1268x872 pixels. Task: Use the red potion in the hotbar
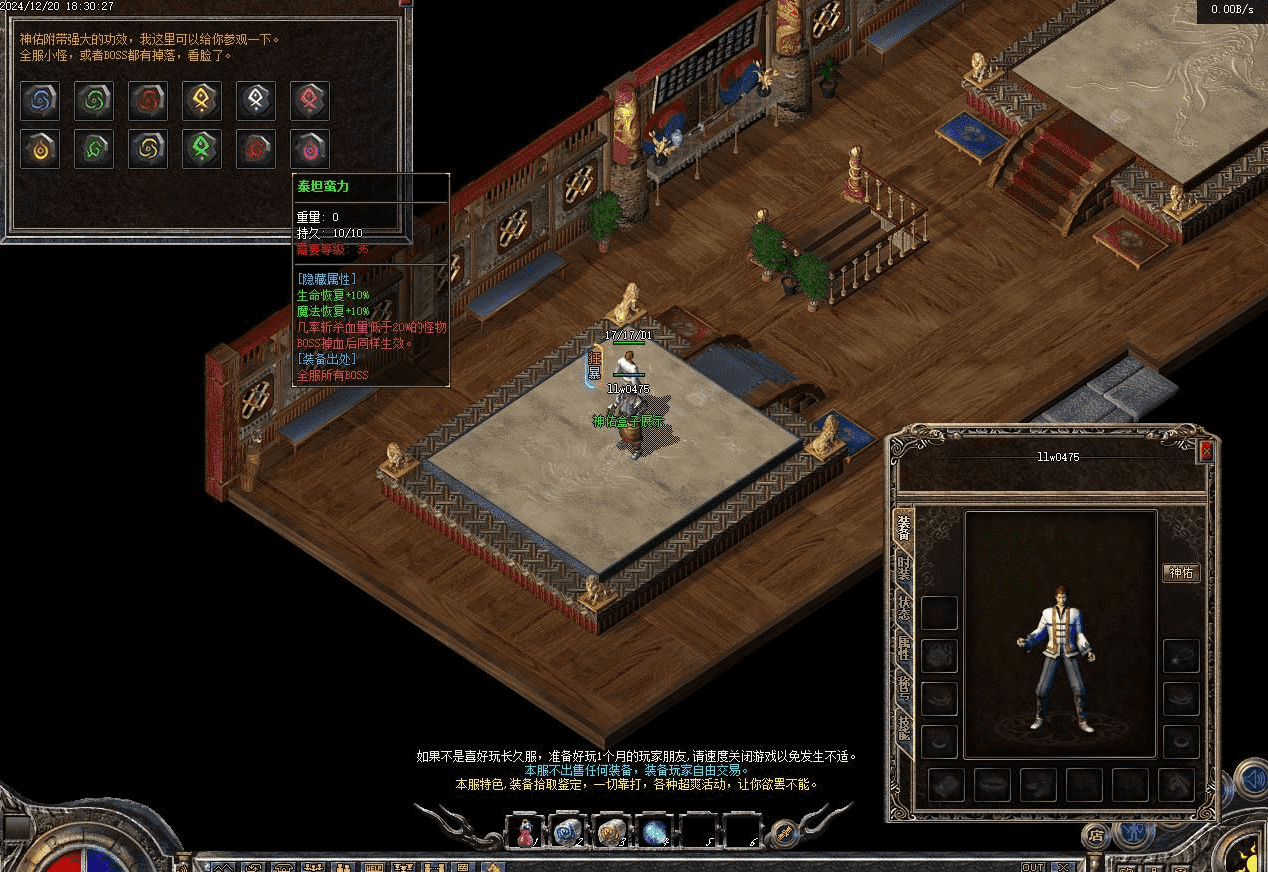click(524, 832)
